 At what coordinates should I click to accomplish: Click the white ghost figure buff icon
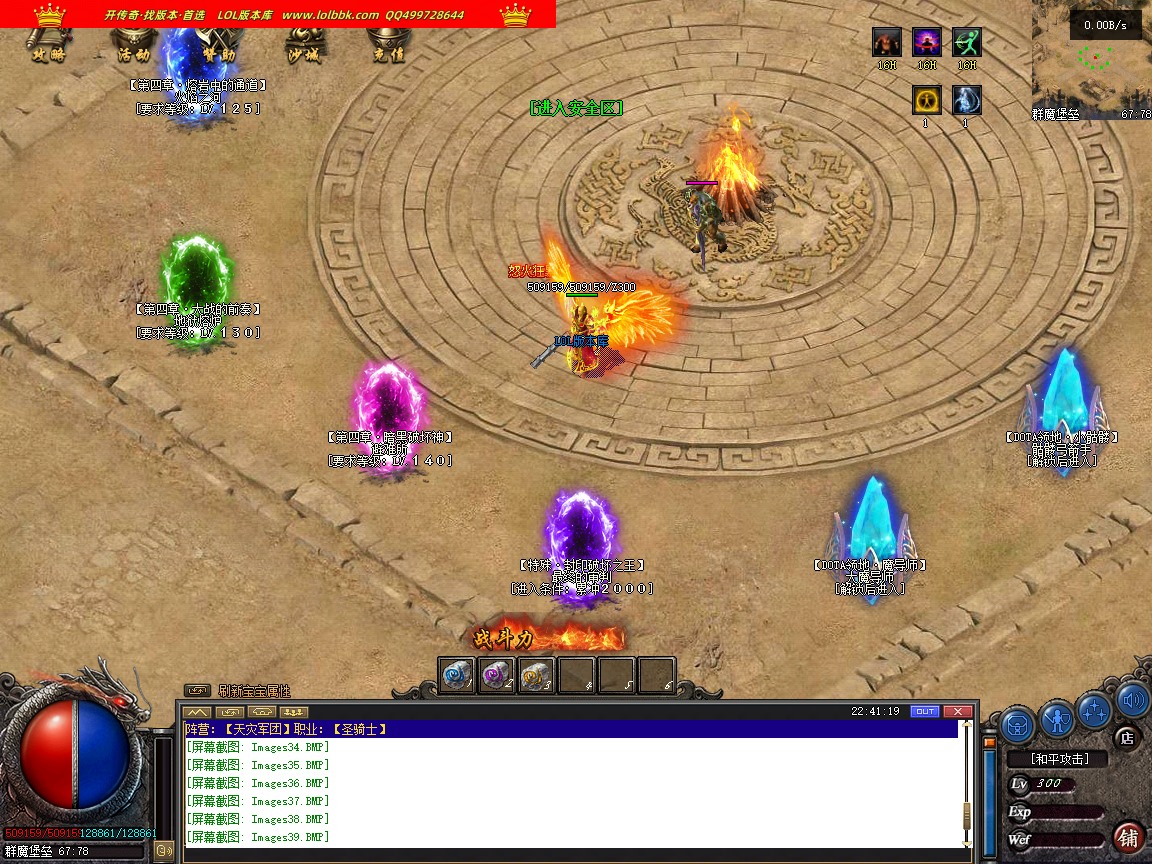coord(967,100)
